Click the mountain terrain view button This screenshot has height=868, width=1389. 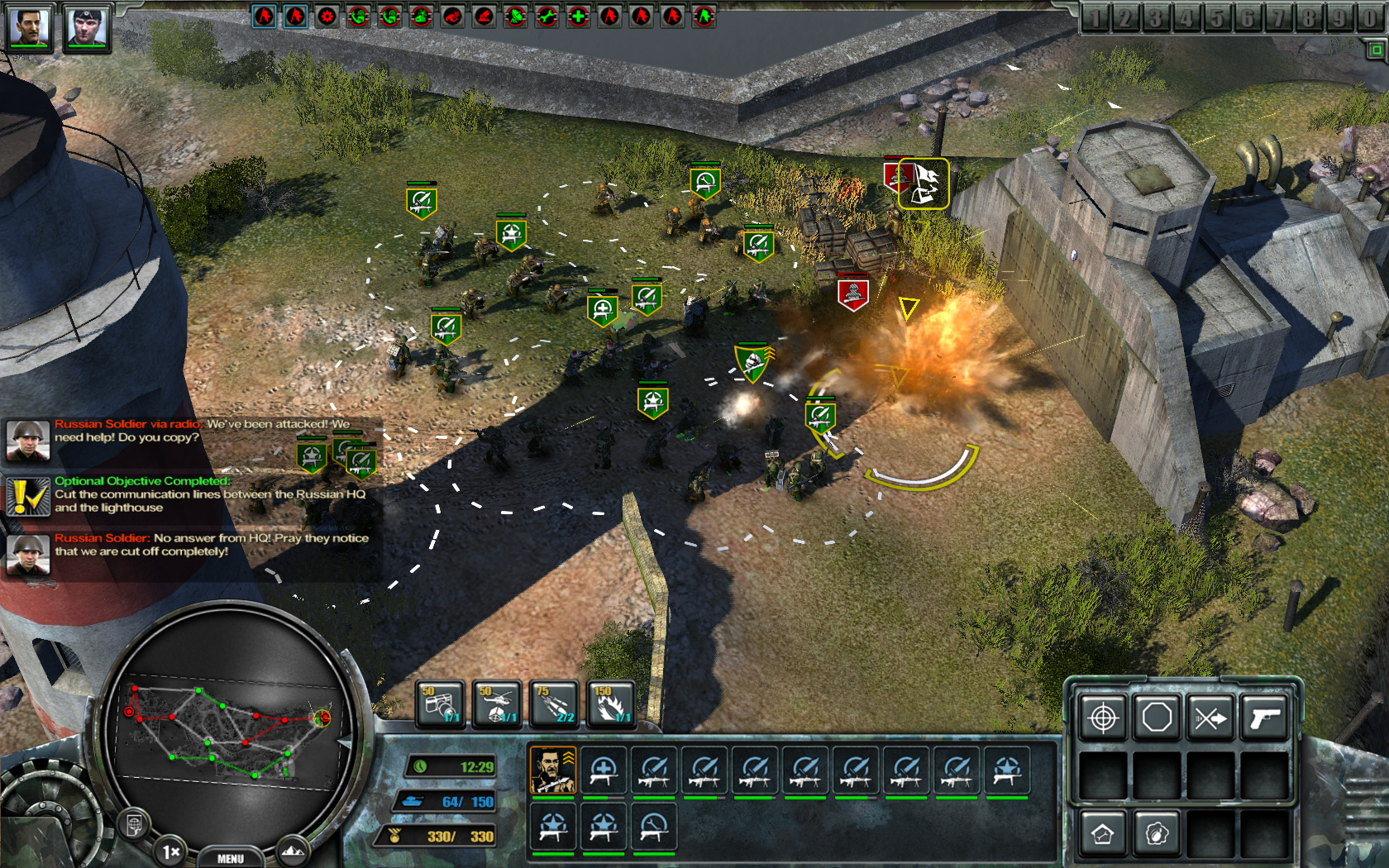click(292, 850)
